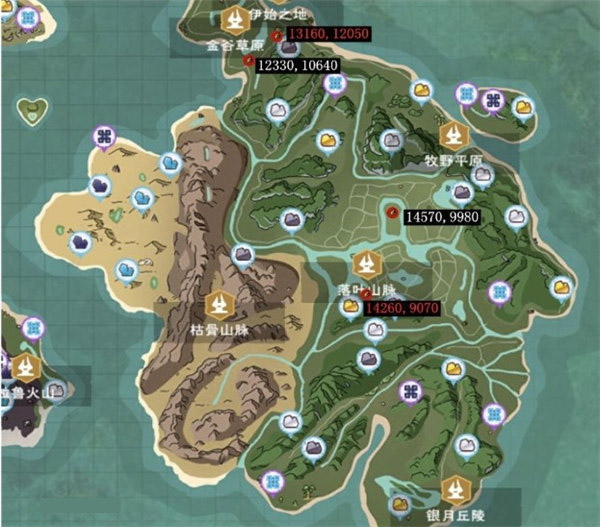The width and height of the screenshot is (600, 527).
Task: Select the red pin labeled 12330, 10640
Action: [248, 61]
